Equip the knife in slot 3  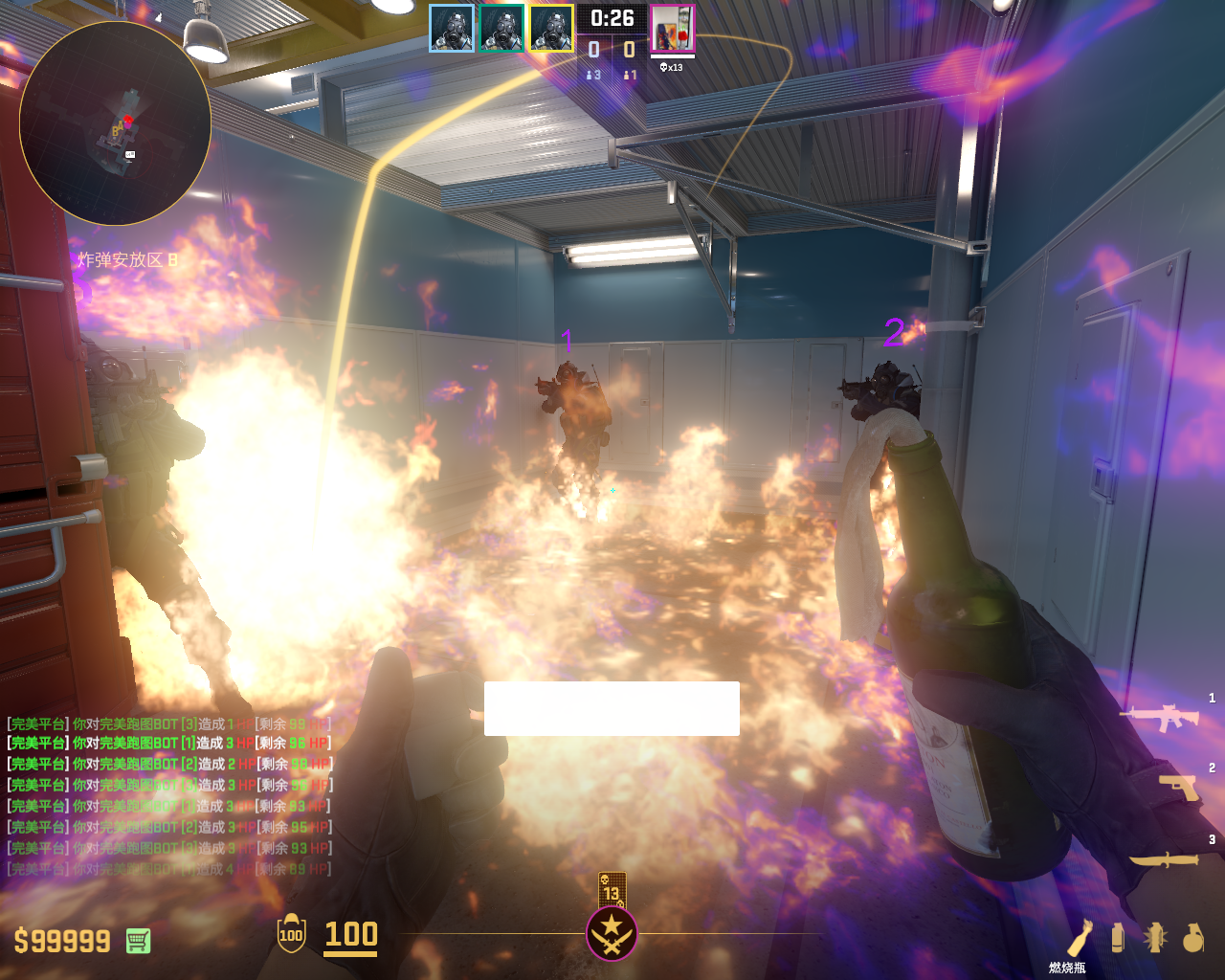click(x=1165, y=858)
